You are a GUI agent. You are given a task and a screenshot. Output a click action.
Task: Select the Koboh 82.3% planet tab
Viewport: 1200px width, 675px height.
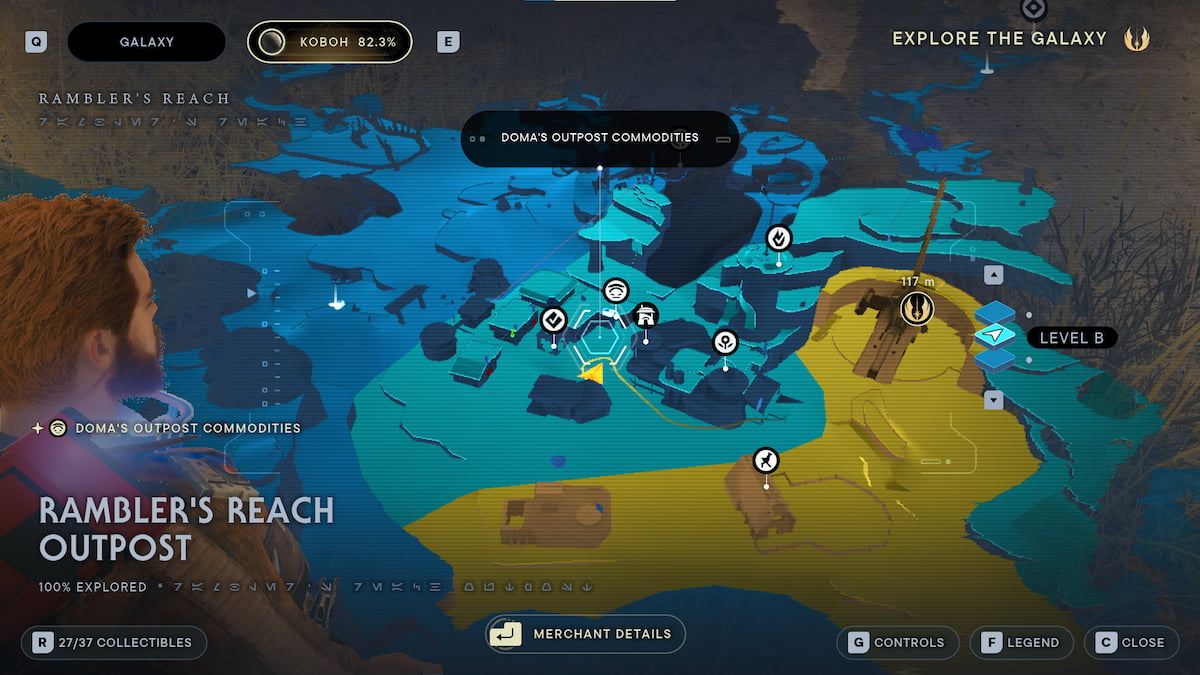[x=329, y=42]
